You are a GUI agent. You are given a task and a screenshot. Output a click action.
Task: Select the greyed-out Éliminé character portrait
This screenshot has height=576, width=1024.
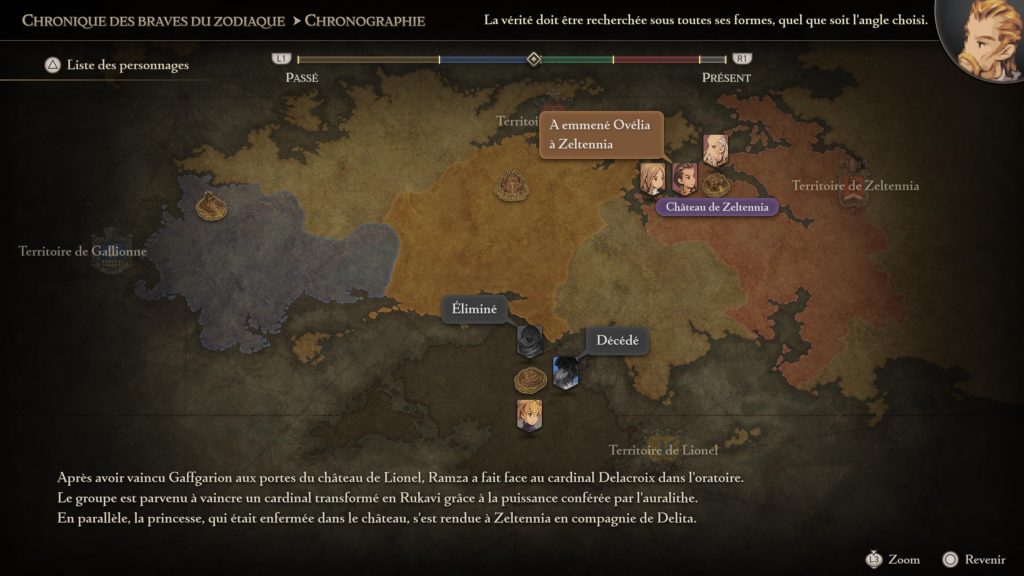tap(529, 339)
